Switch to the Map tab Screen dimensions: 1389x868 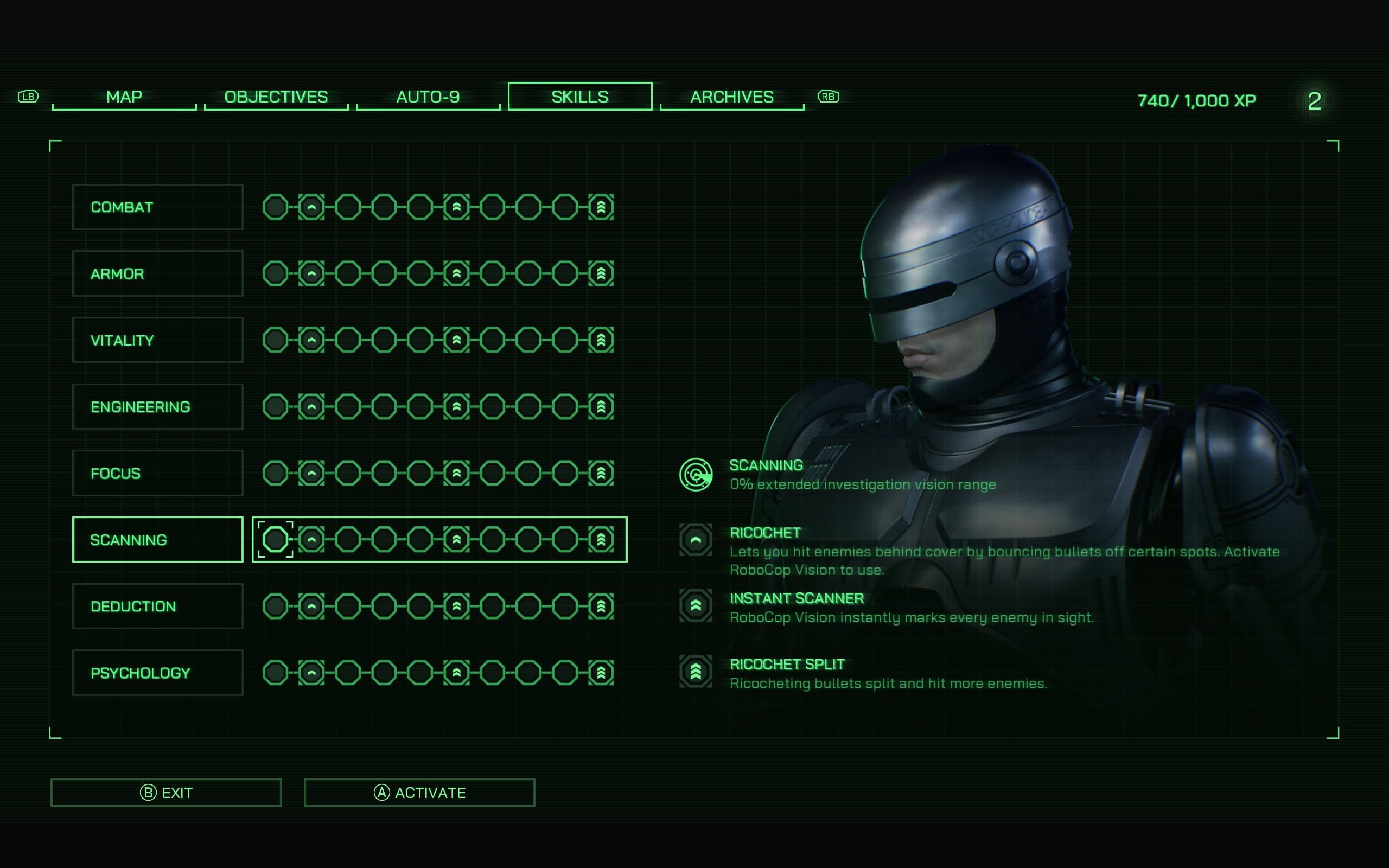point(124,97)
